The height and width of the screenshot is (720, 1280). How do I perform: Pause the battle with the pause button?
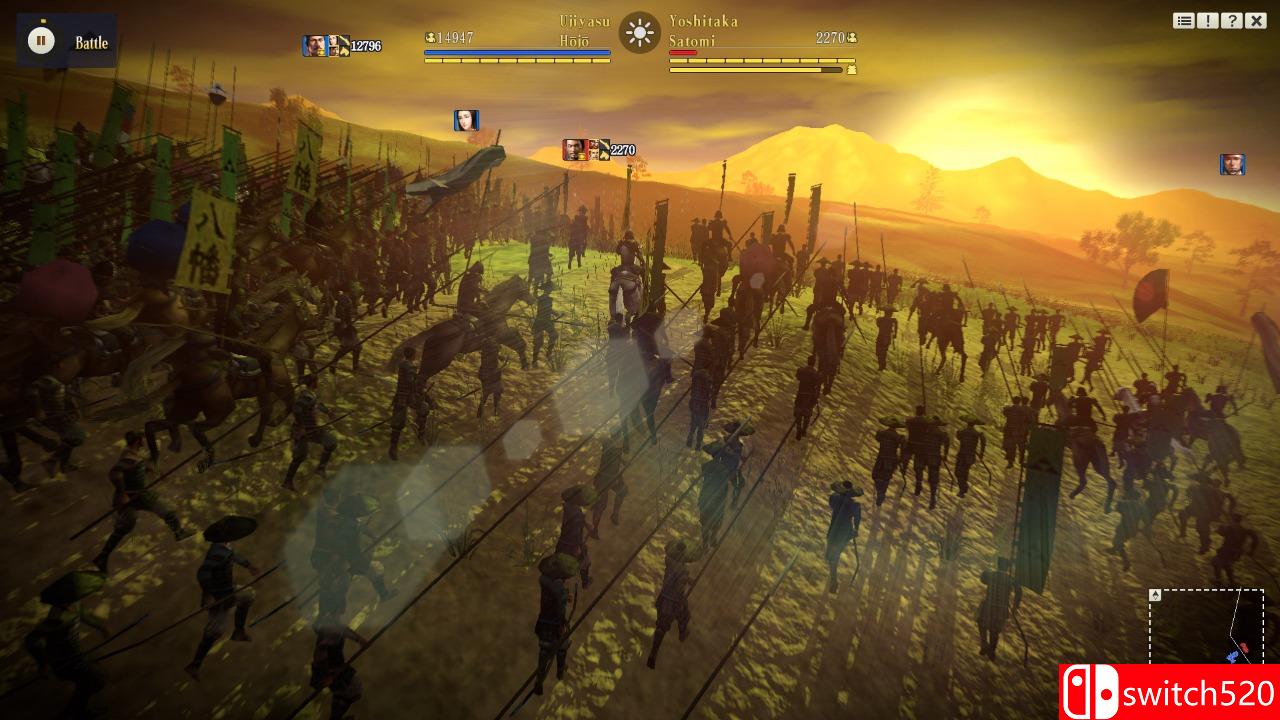click(x=41, y=40)
